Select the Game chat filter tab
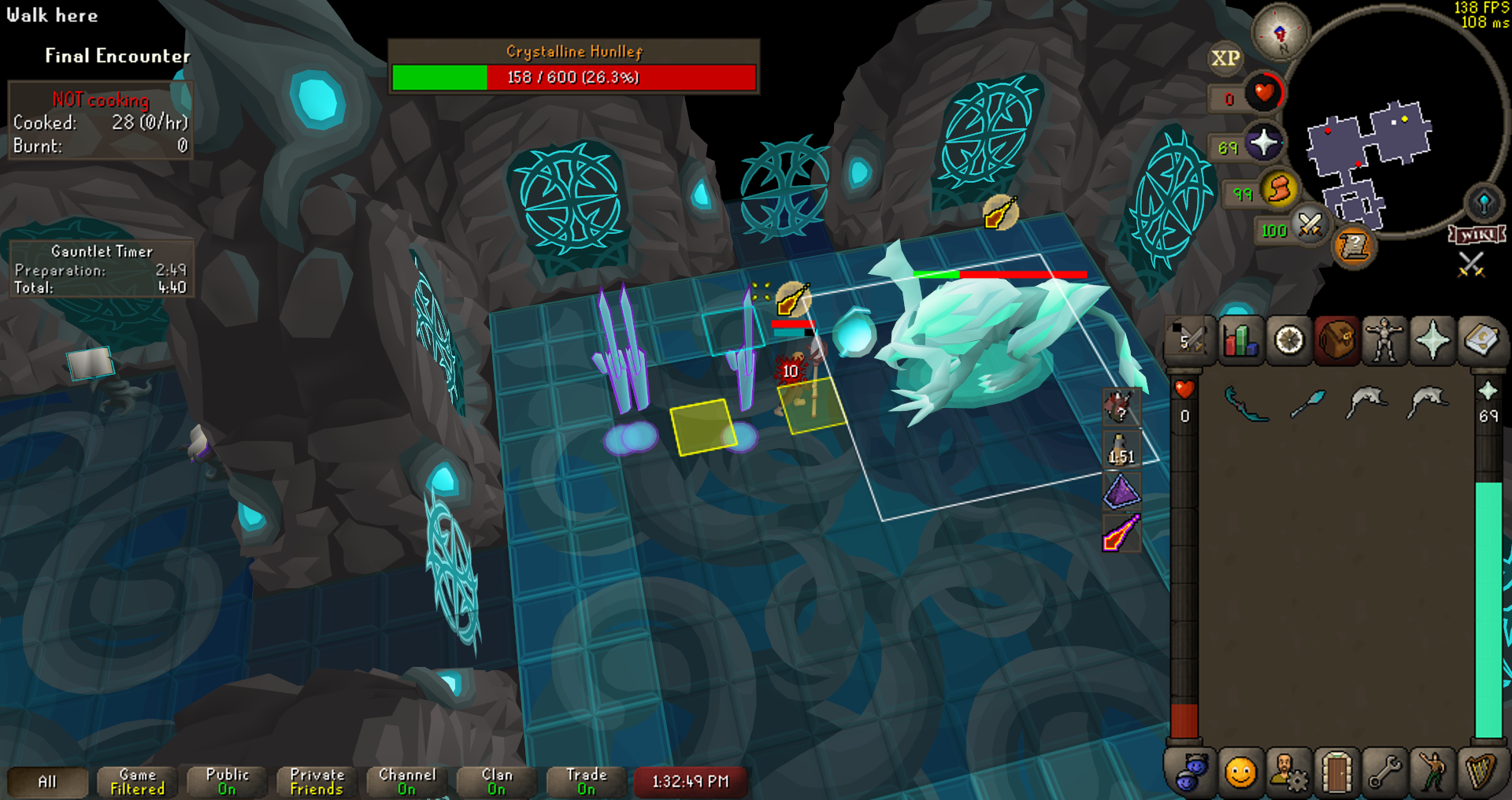1512x800 pixels. click(137, 781)
